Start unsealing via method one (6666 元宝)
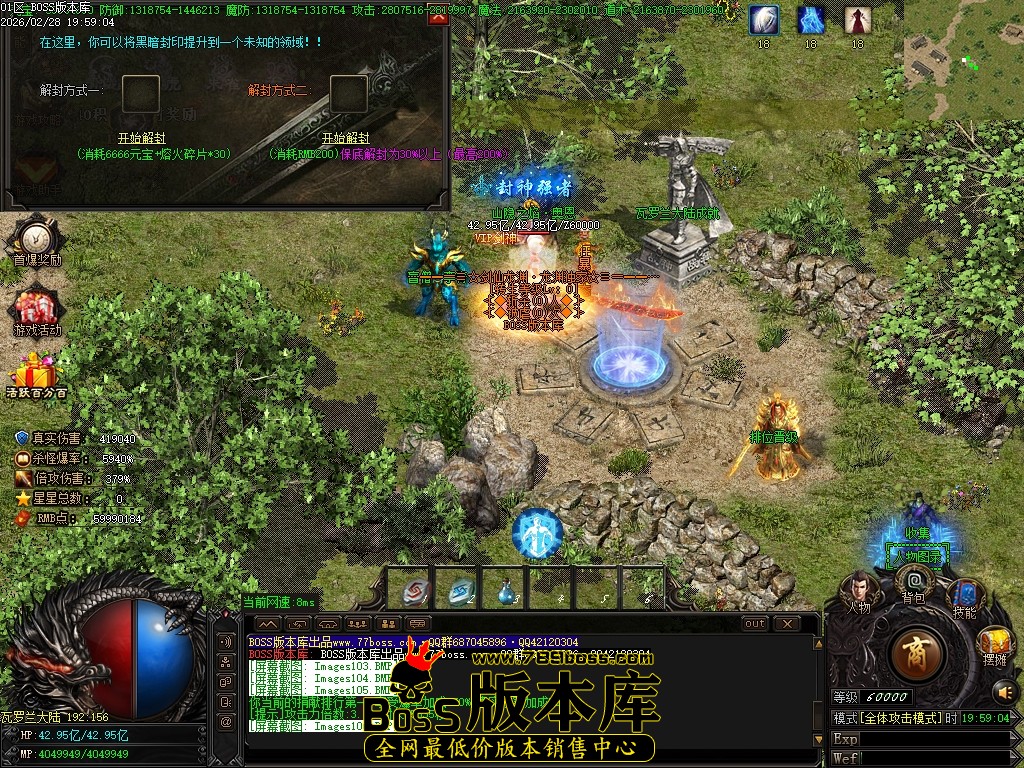 [x=141, y=138]
